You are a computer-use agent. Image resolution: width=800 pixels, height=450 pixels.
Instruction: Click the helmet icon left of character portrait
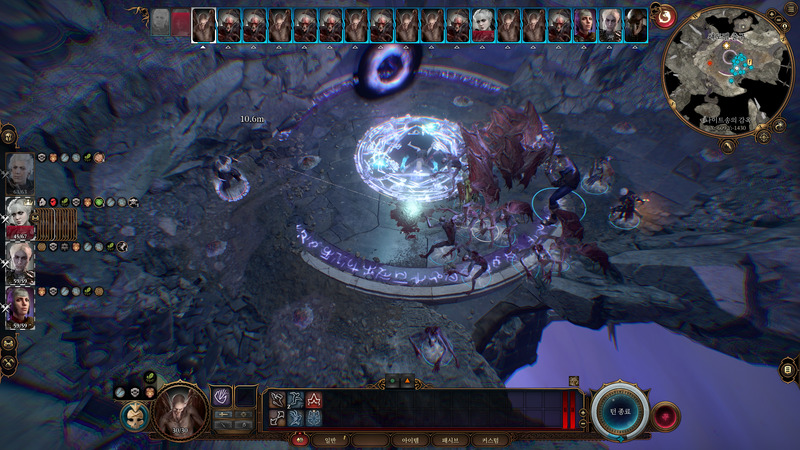click(x=134, y=416)
